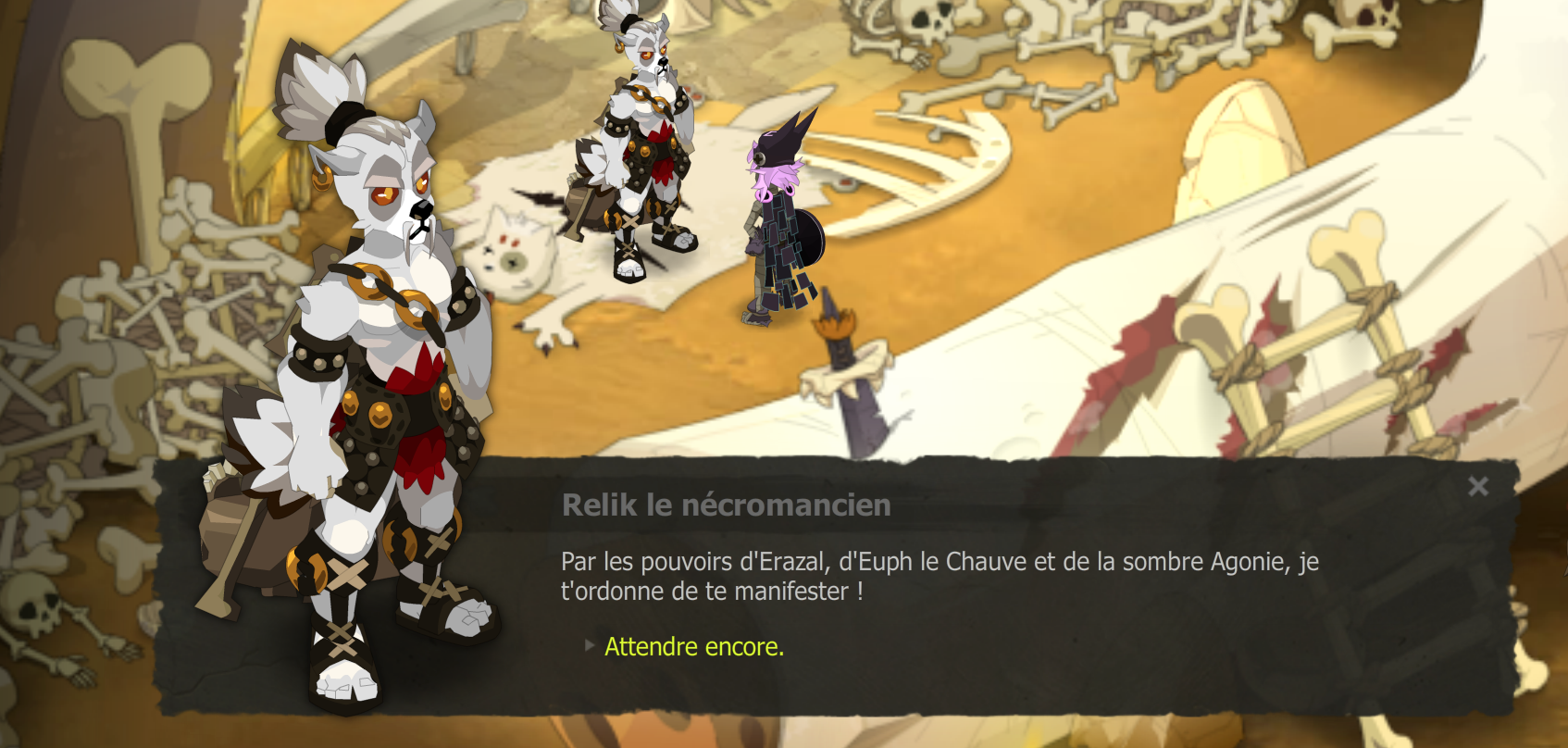Close the Relik le nécromancien dialogue

pyautogui.click(x=1478, y=488)
